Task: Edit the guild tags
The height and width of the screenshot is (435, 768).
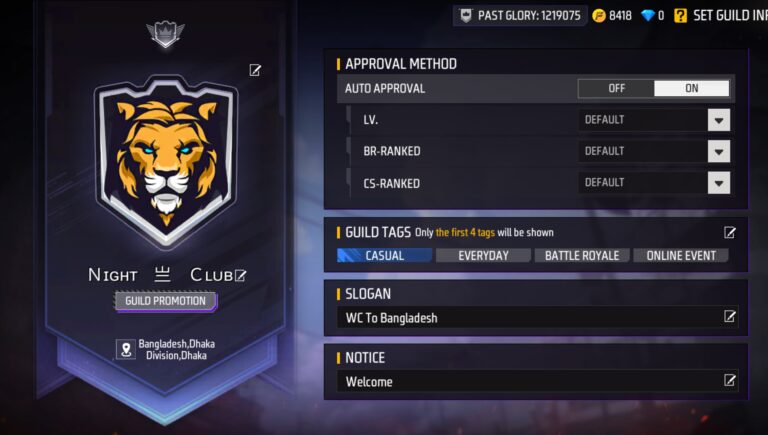Action: 730,232
